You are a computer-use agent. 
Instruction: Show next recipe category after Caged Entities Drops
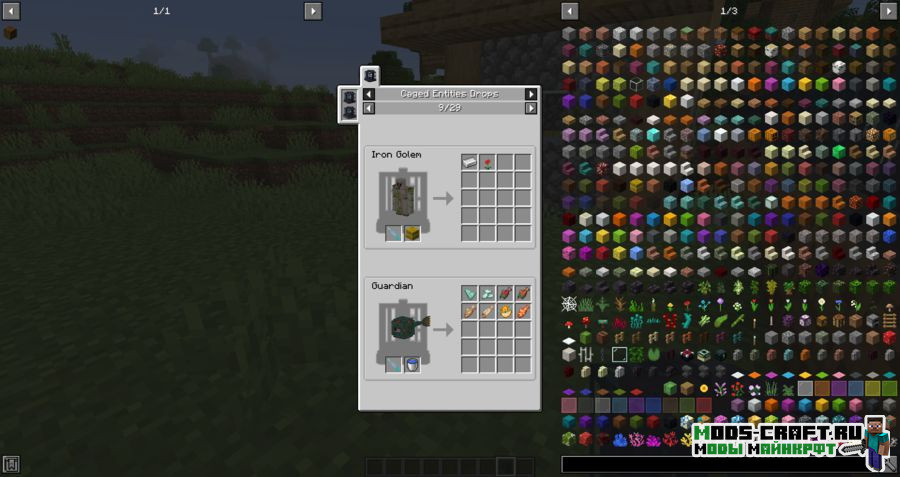pyautogui.click(x=531, y=94)
